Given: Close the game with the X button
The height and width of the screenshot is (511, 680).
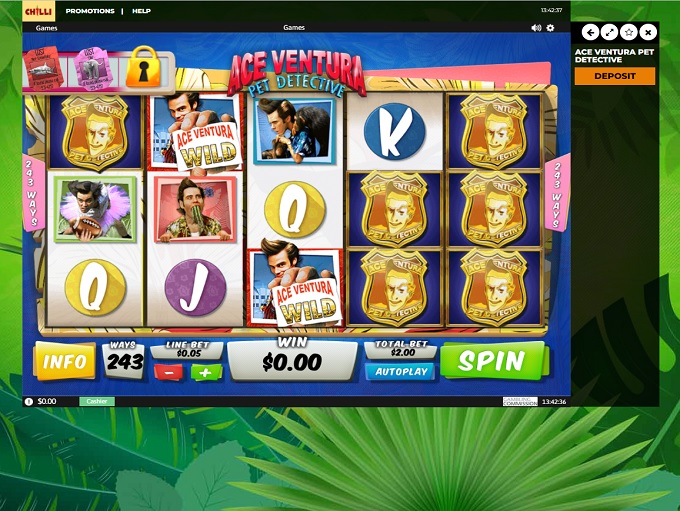Looking at the screenshot, I should [x=648, y=32].
